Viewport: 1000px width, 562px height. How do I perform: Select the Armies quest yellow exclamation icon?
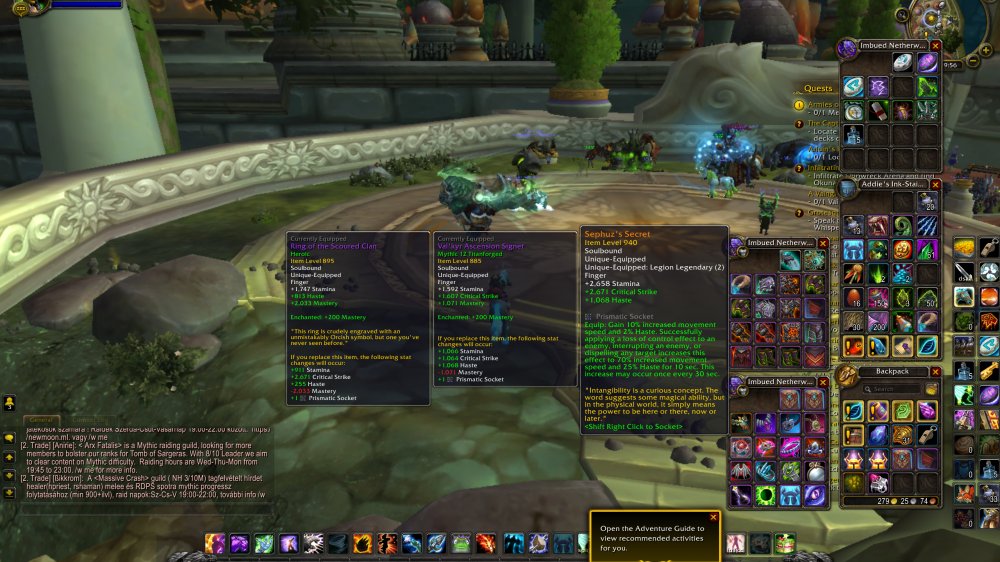(x=799, y=105)
